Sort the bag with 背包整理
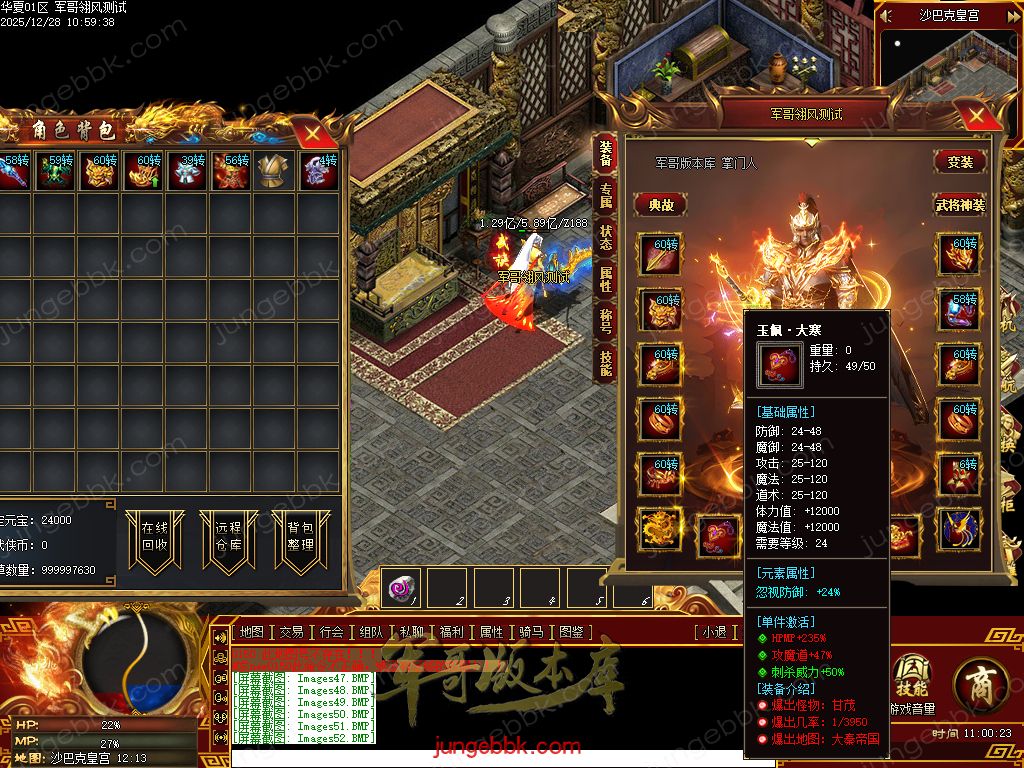The image size is (1024, 768). tap(301, 537)
